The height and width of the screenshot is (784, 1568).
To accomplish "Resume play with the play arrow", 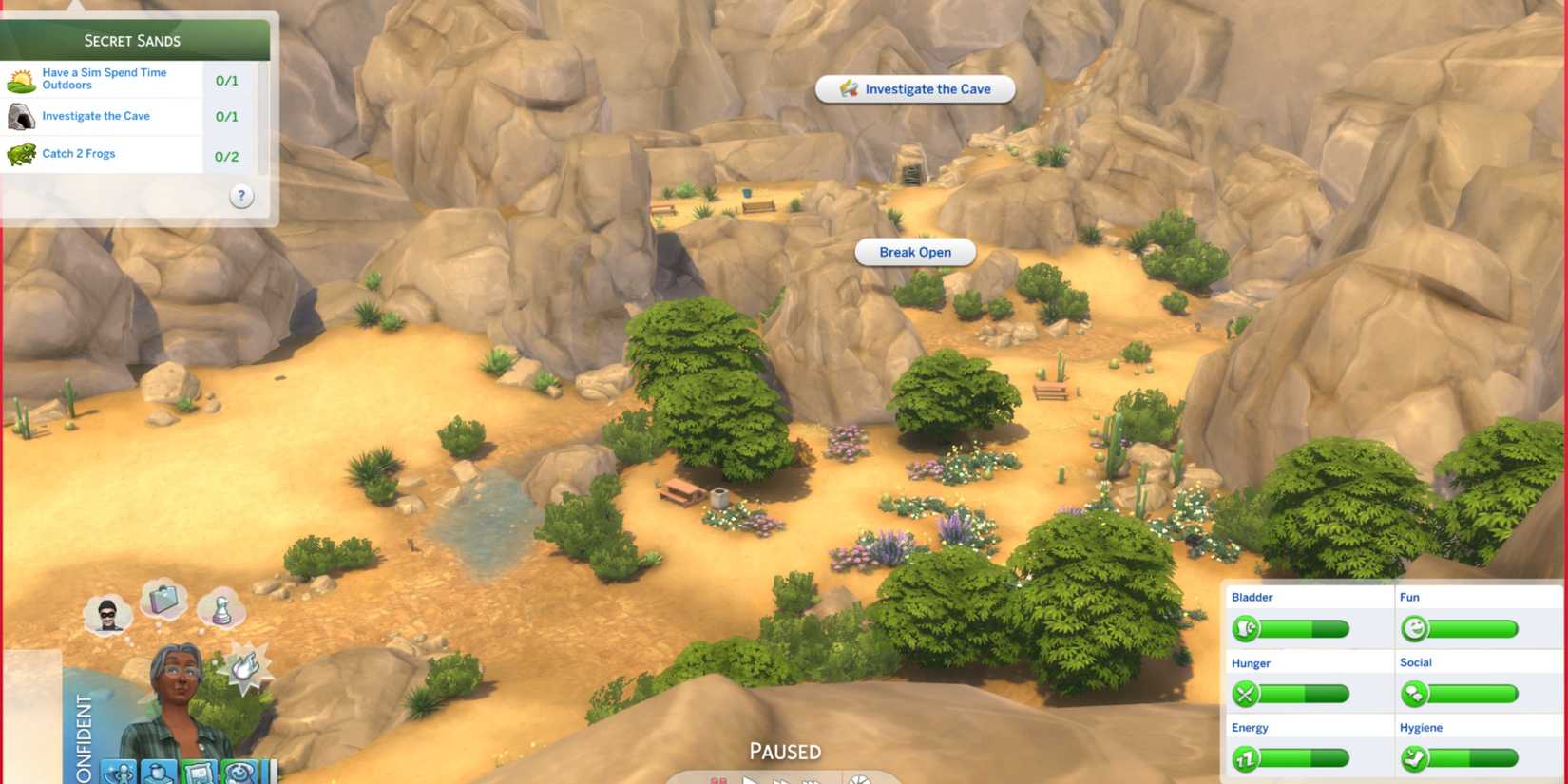I will point(751,779).
